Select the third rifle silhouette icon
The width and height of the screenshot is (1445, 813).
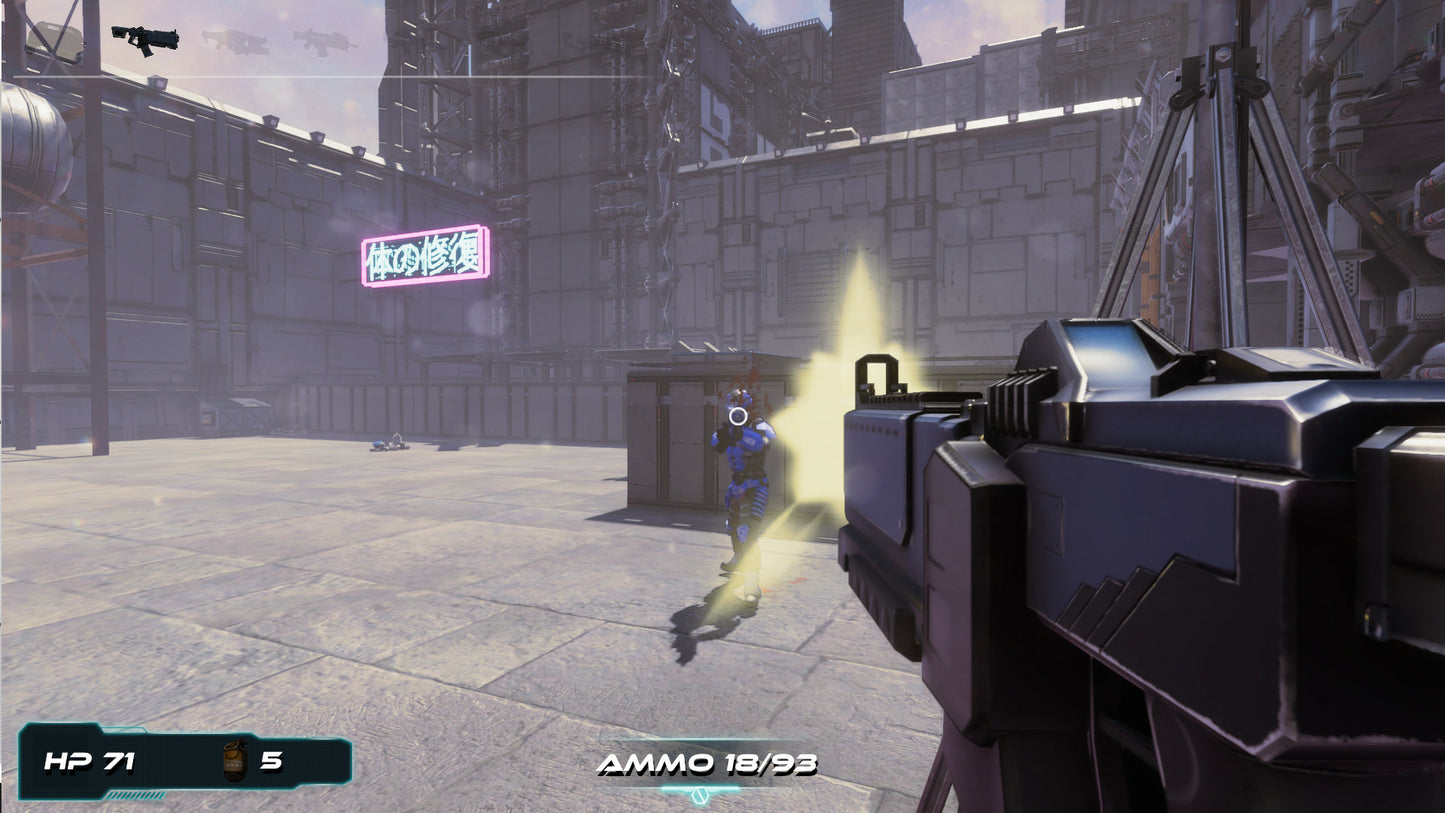pyautogui.click(x=322, y=40)
